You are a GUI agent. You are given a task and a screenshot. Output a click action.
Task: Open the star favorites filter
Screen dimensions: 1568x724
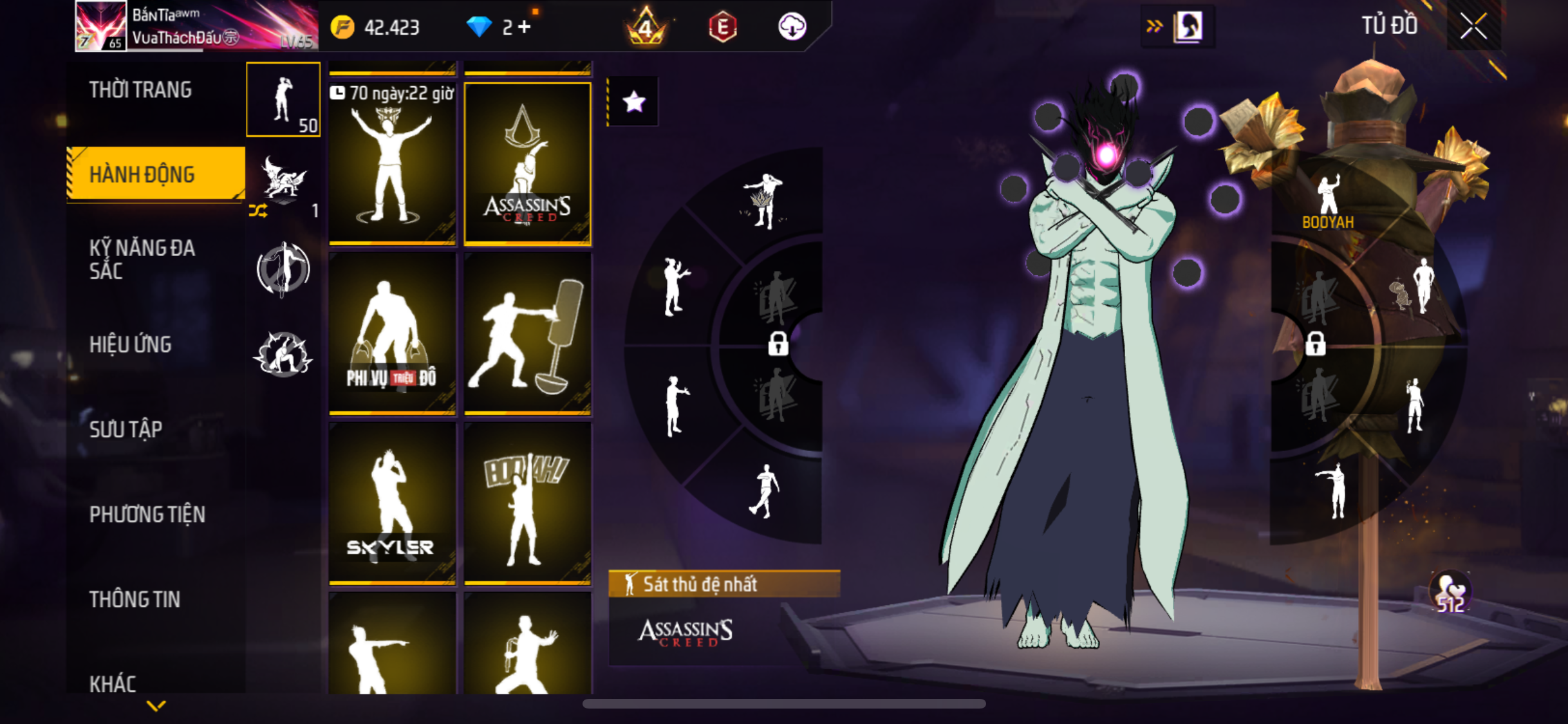point(634,102)
